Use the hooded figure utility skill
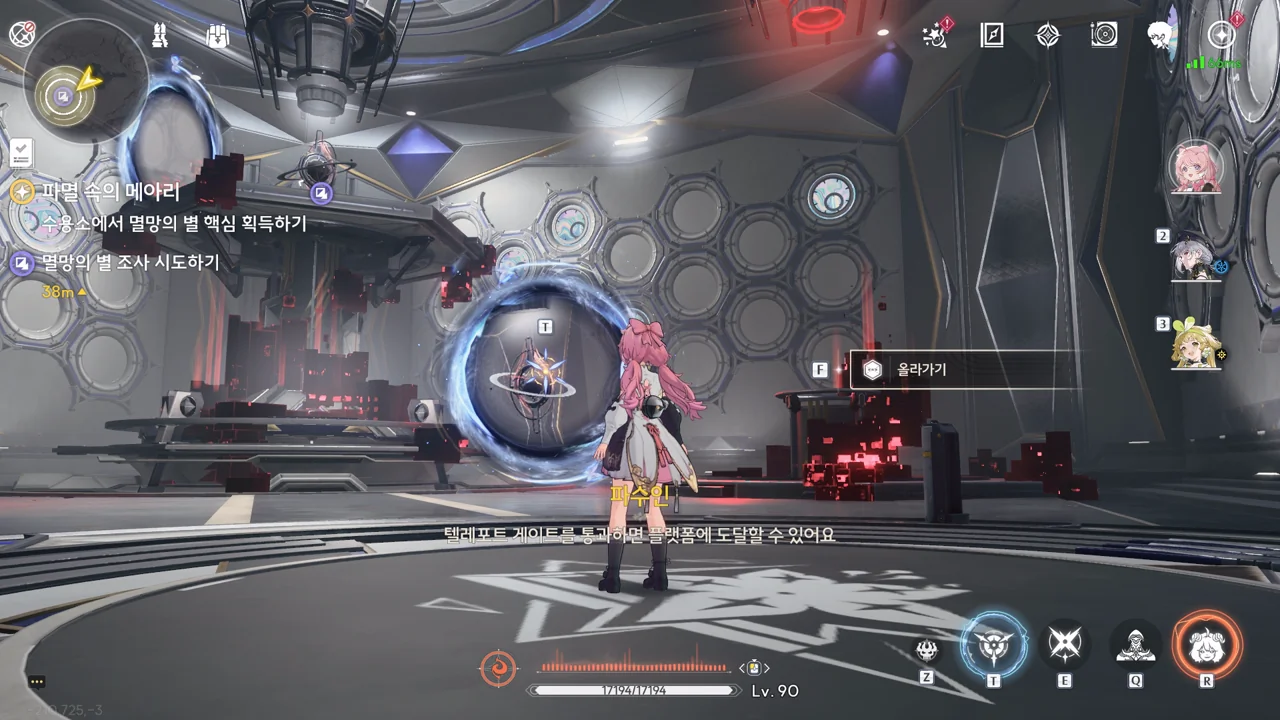1280x720 pixels. 1136,646
